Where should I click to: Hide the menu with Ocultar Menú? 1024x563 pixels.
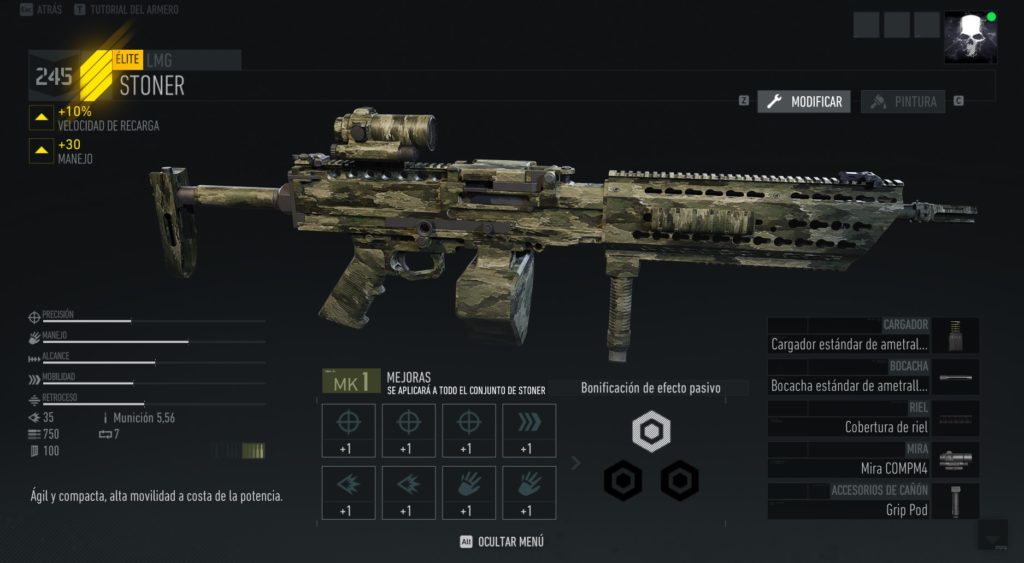tap(501, 542)
